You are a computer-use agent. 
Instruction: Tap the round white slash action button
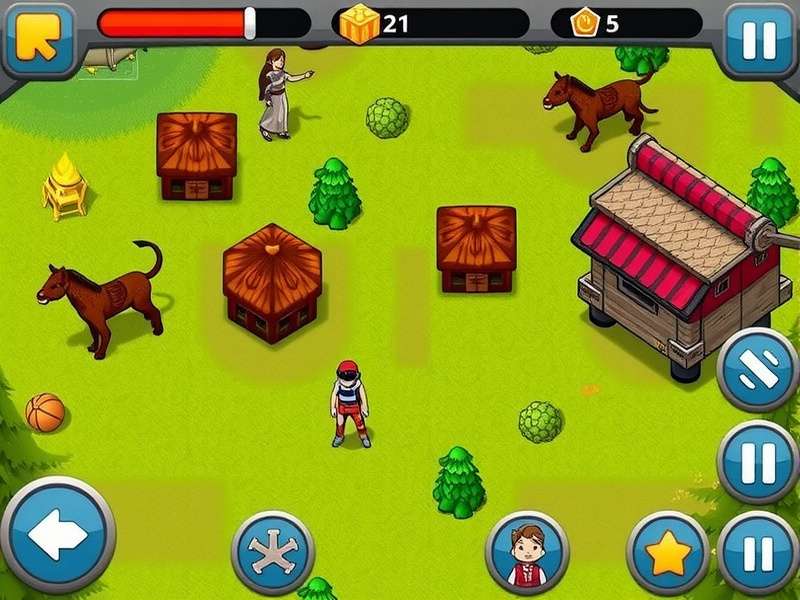(758, 369)
